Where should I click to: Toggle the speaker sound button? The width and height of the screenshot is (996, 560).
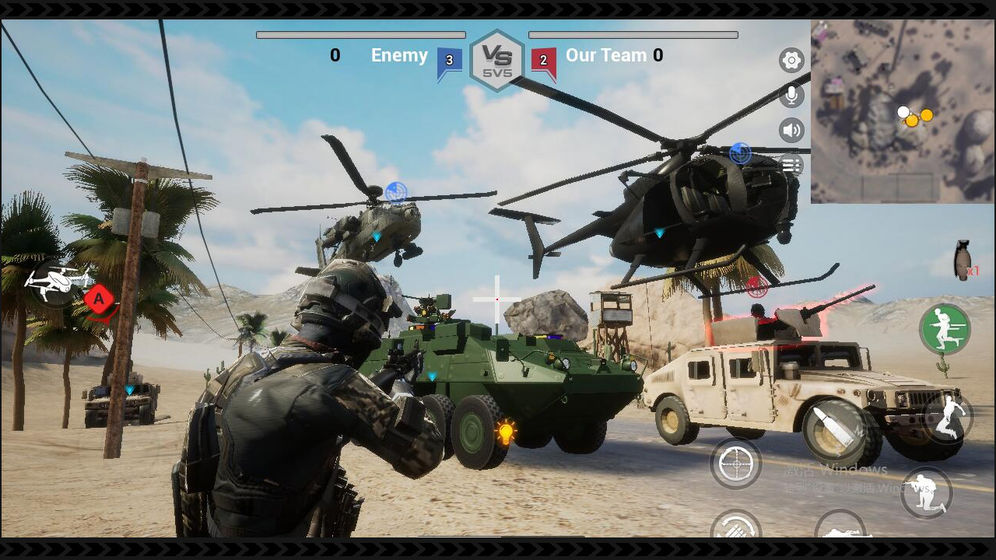[x=792, y=130]
